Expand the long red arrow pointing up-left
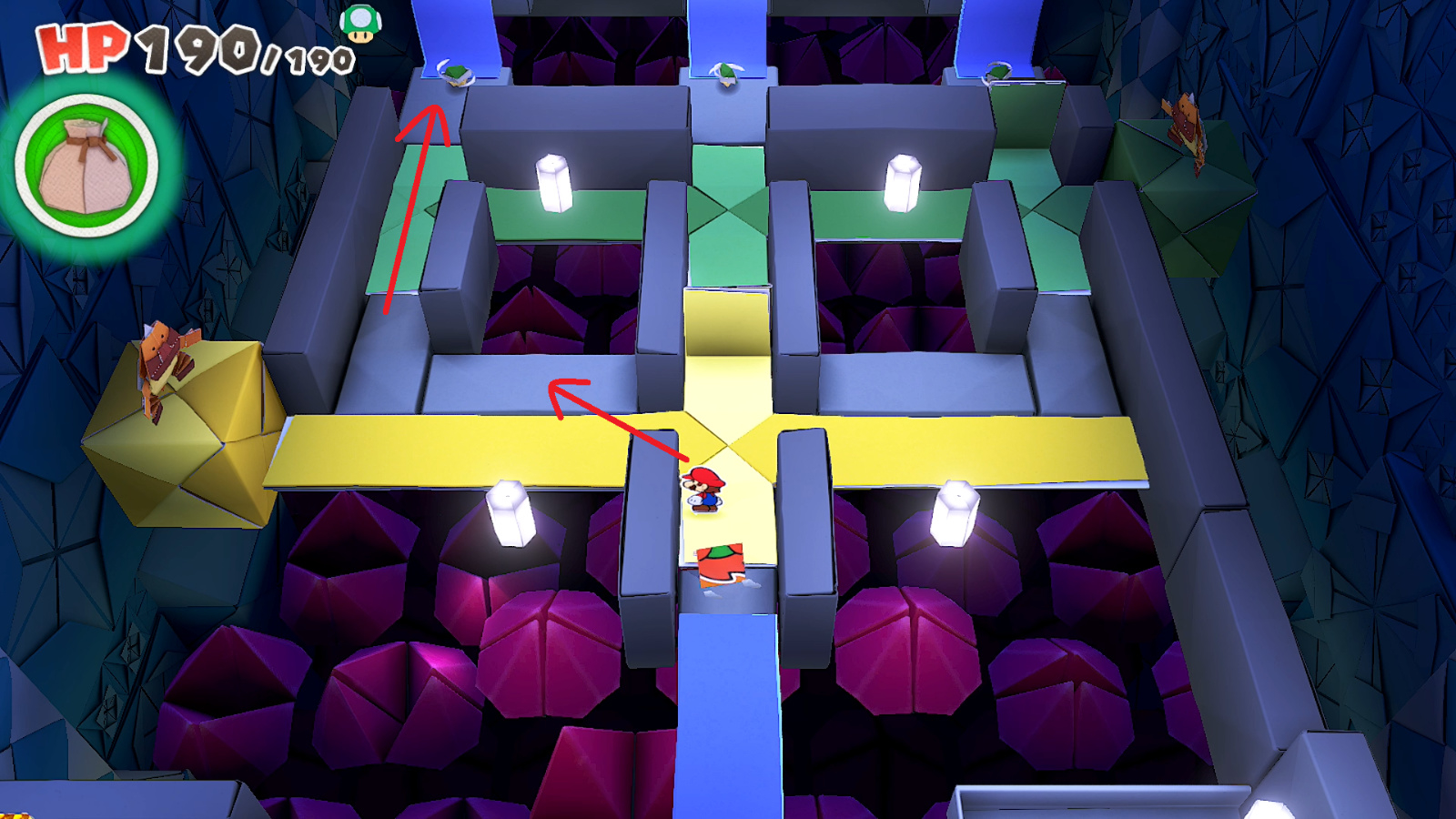Image resolution: width=1456 pixels, height=819 pixels. pos(411,209)
